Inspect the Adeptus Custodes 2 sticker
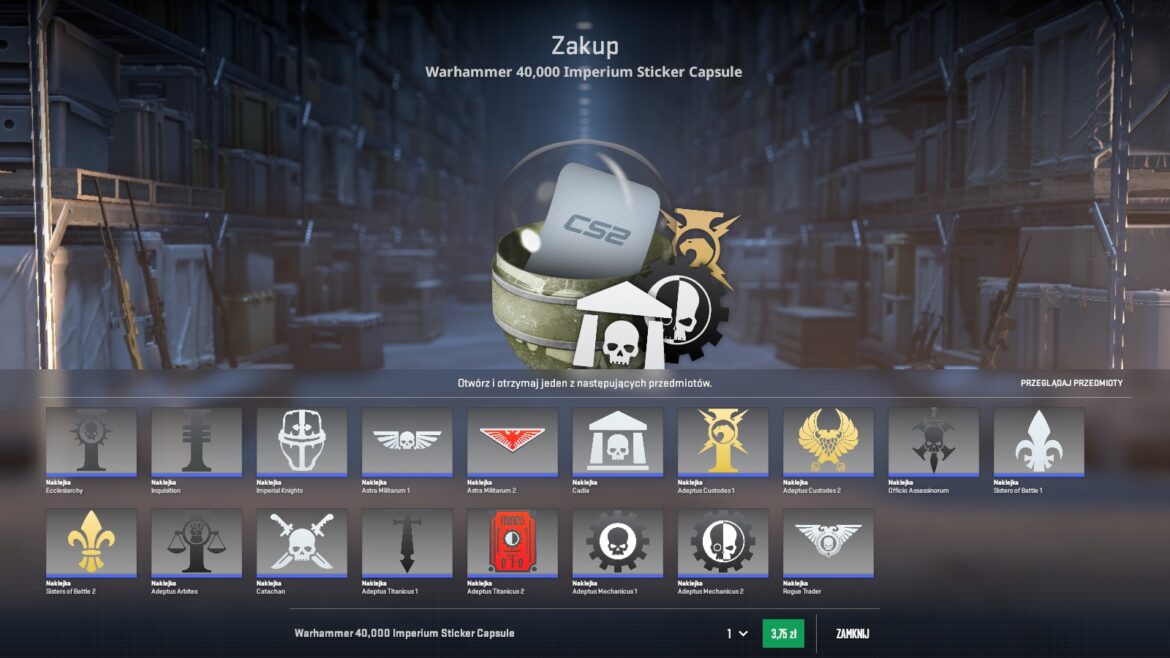 pos(828,441)
